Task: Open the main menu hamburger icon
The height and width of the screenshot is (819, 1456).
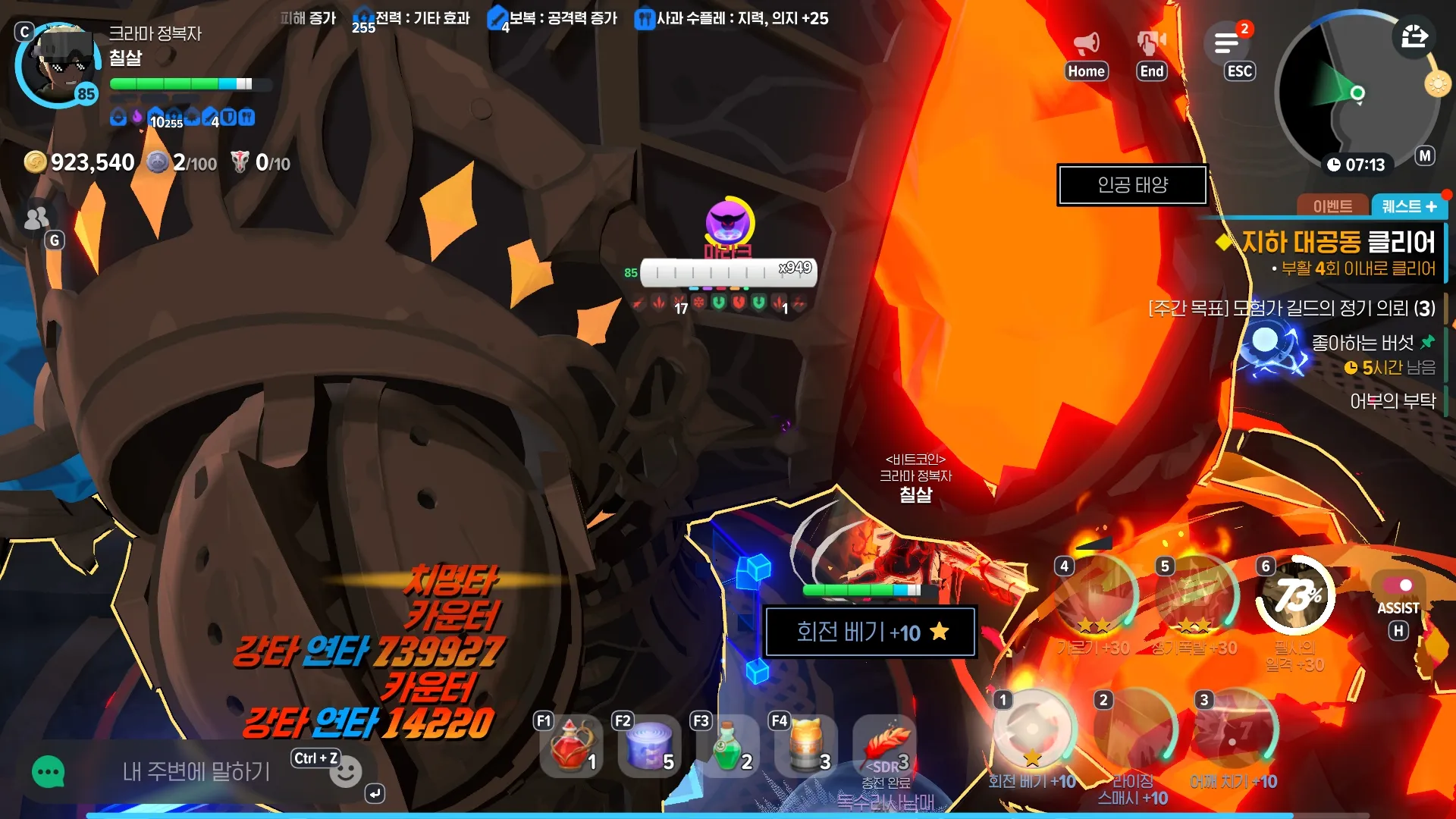Action: (x=1226, y=43)
